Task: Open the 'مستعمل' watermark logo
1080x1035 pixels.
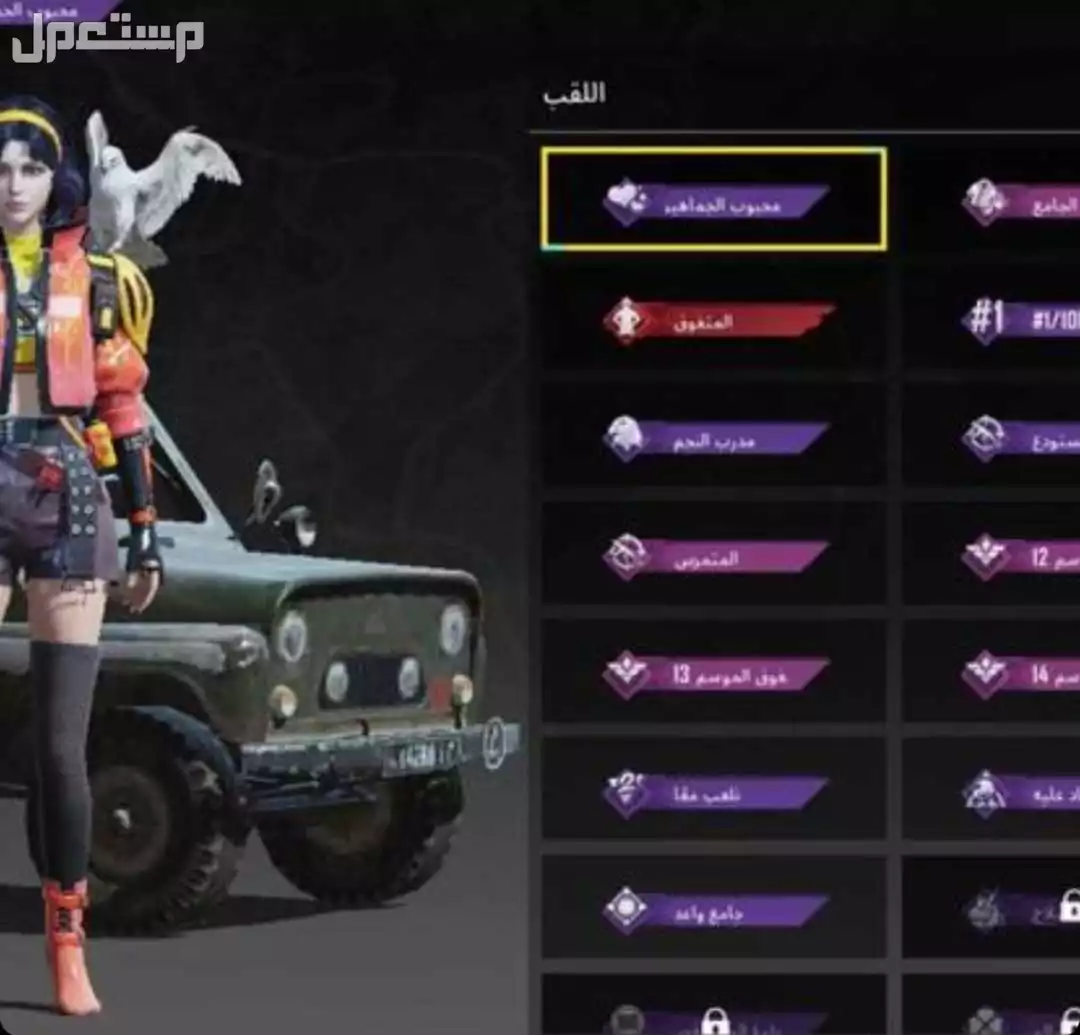Action: tap(108, 40)
